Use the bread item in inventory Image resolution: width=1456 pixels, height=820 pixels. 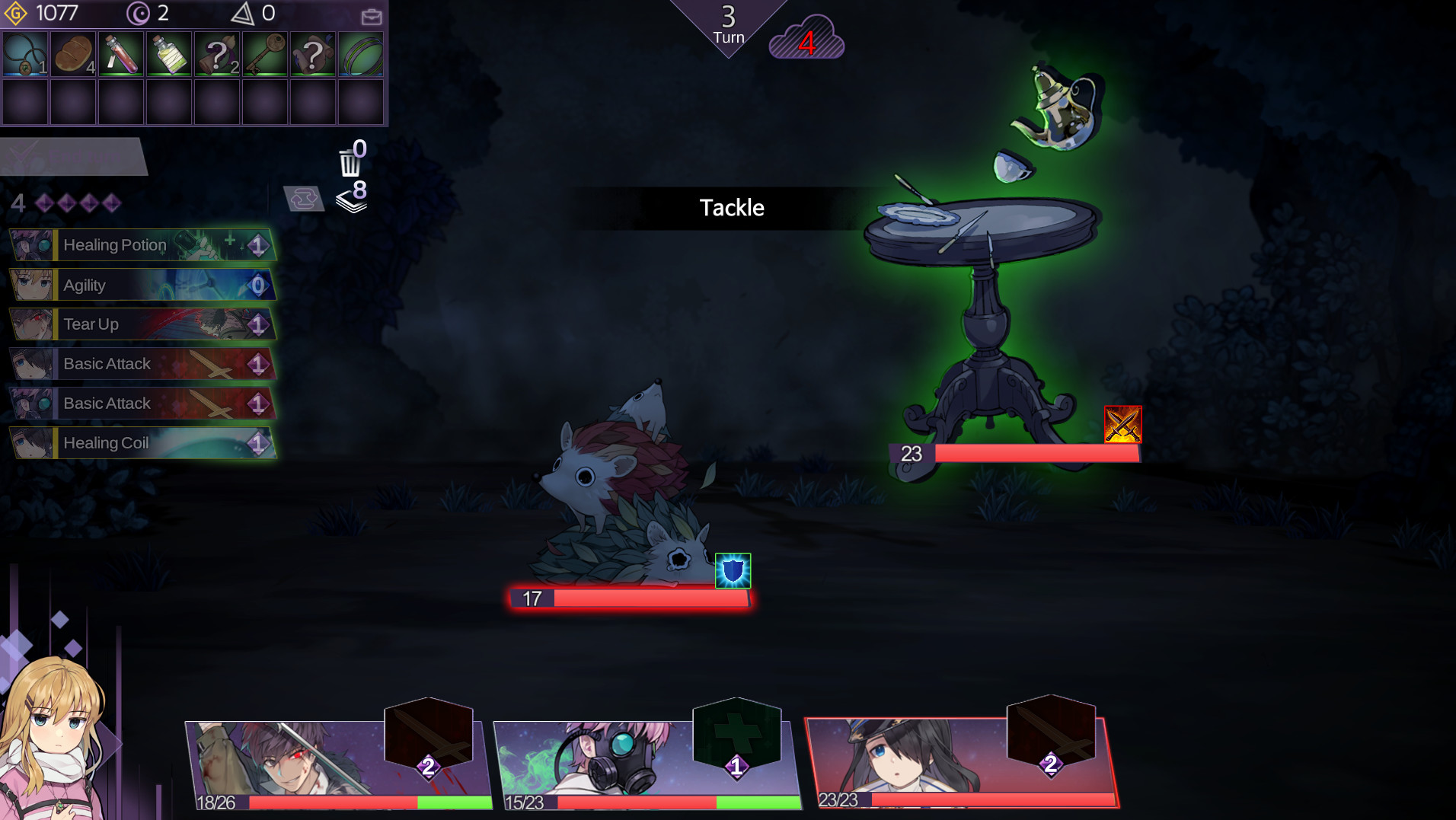point(73,54)
